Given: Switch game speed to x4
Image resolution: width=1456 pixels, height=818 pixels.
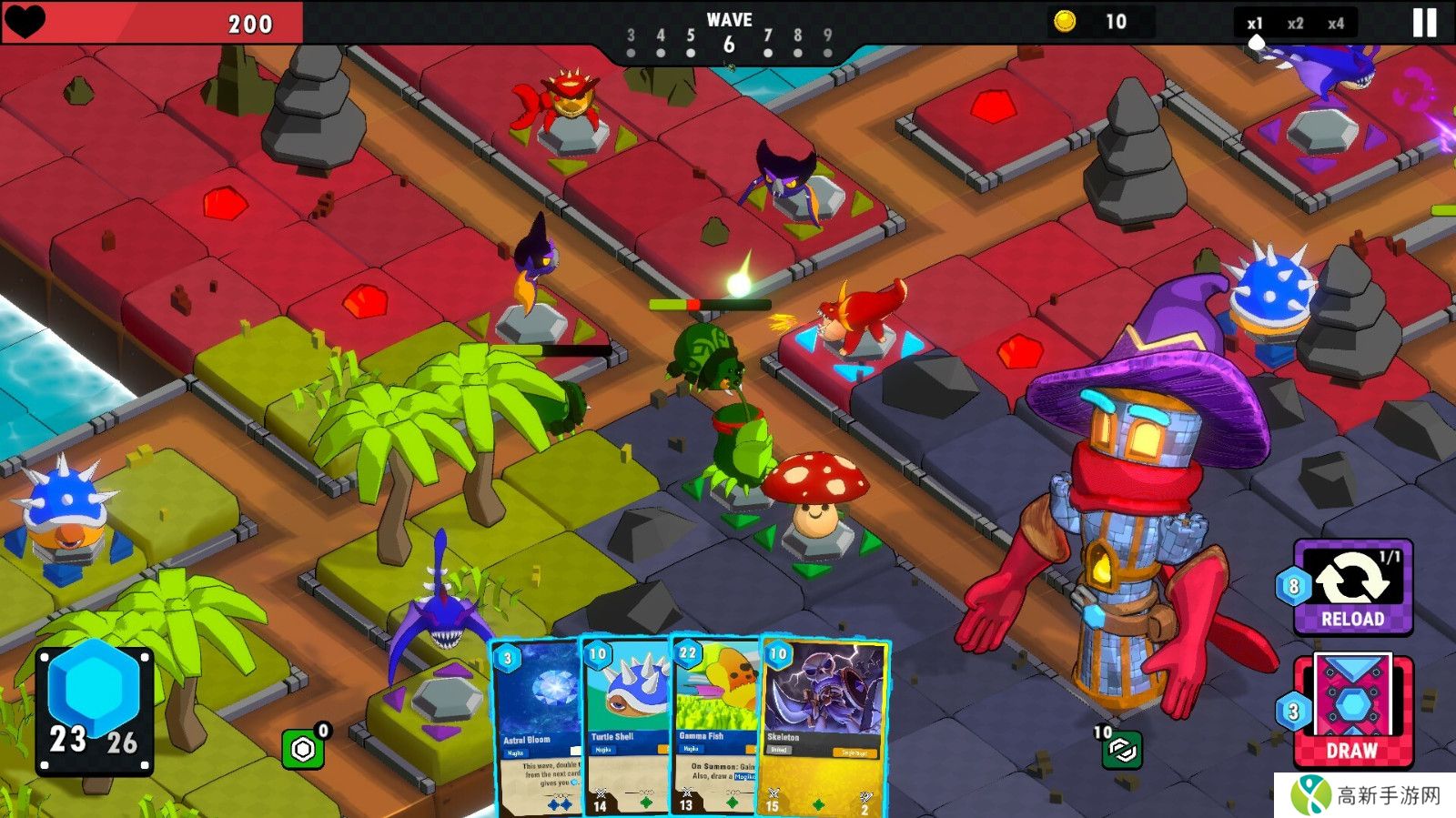Looking at the screenshot, I should (1335, 24).
